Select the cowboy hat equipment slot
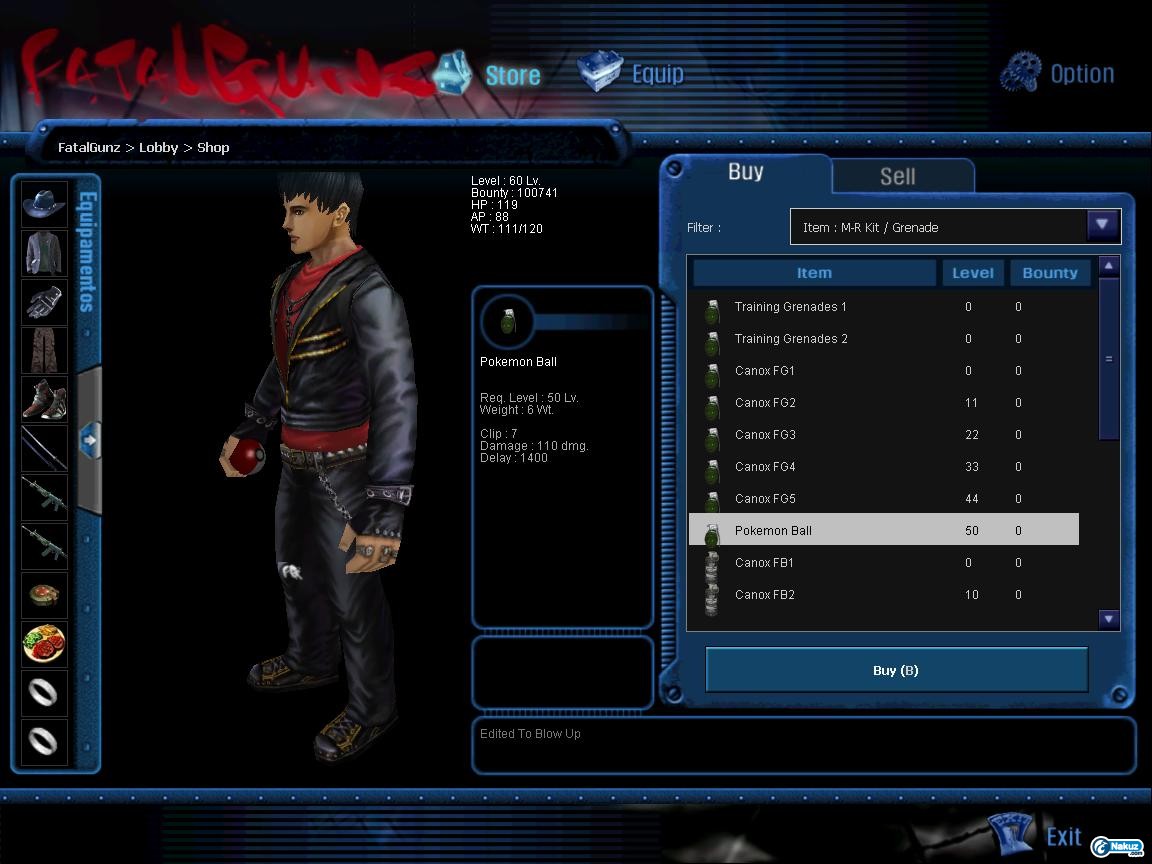Screen dimensions: 1152x864 click(44, 203)
